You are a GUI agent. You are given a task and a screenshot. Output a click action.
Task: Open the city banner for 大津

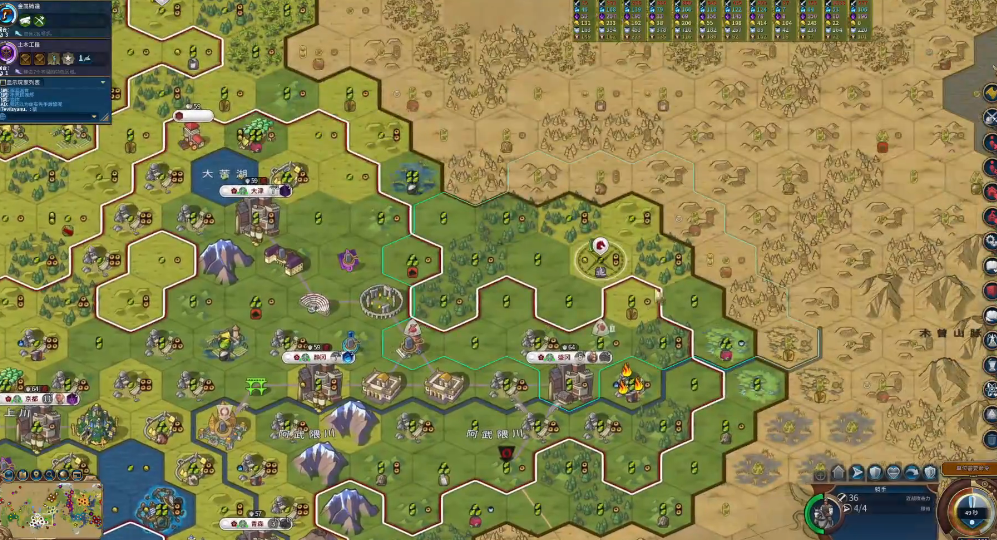[x=256, y=190]
